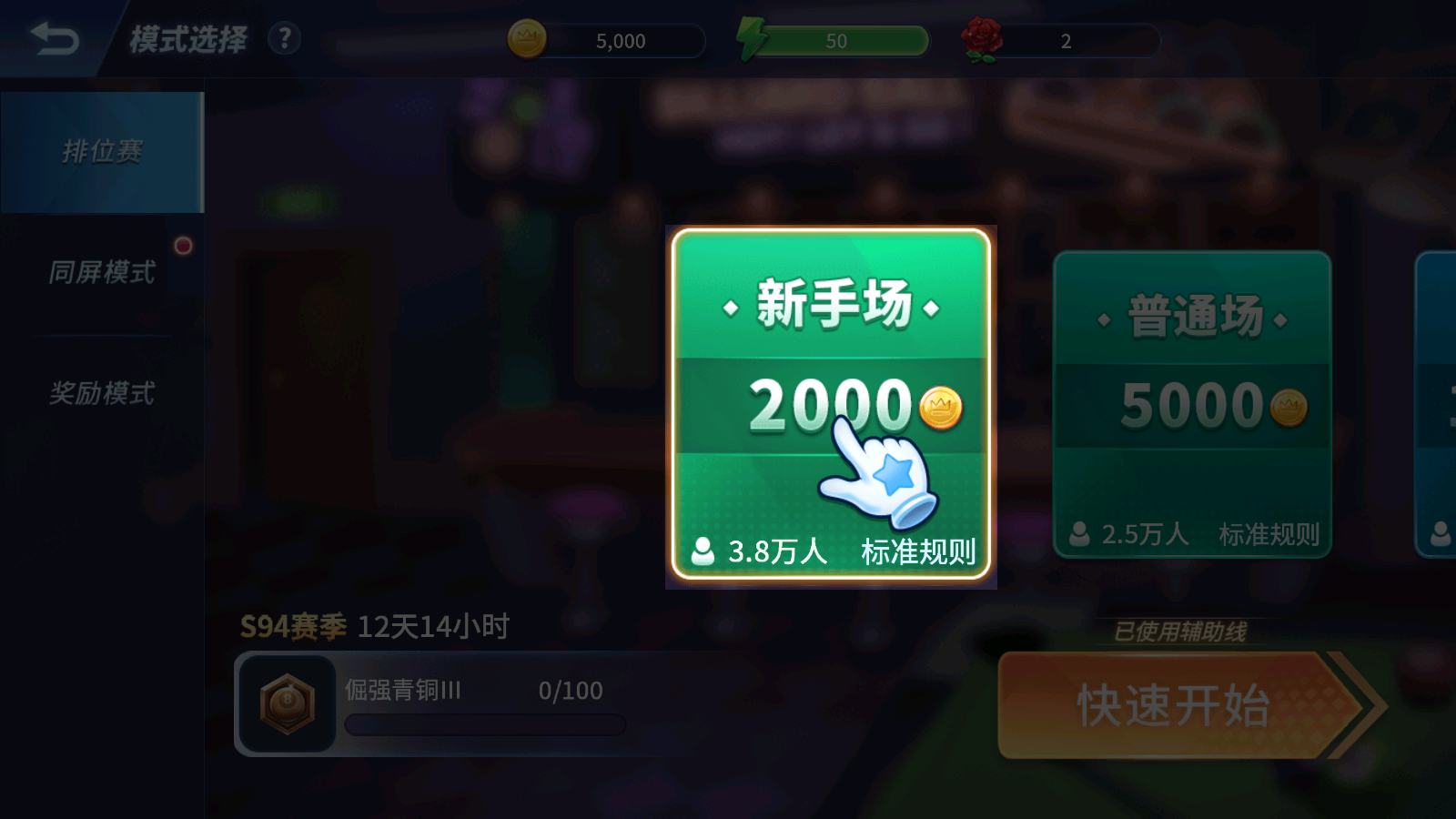Select the 奖励模式 reward mode entry
This screenshot has height=819, width=1456.
pos(100,393)
